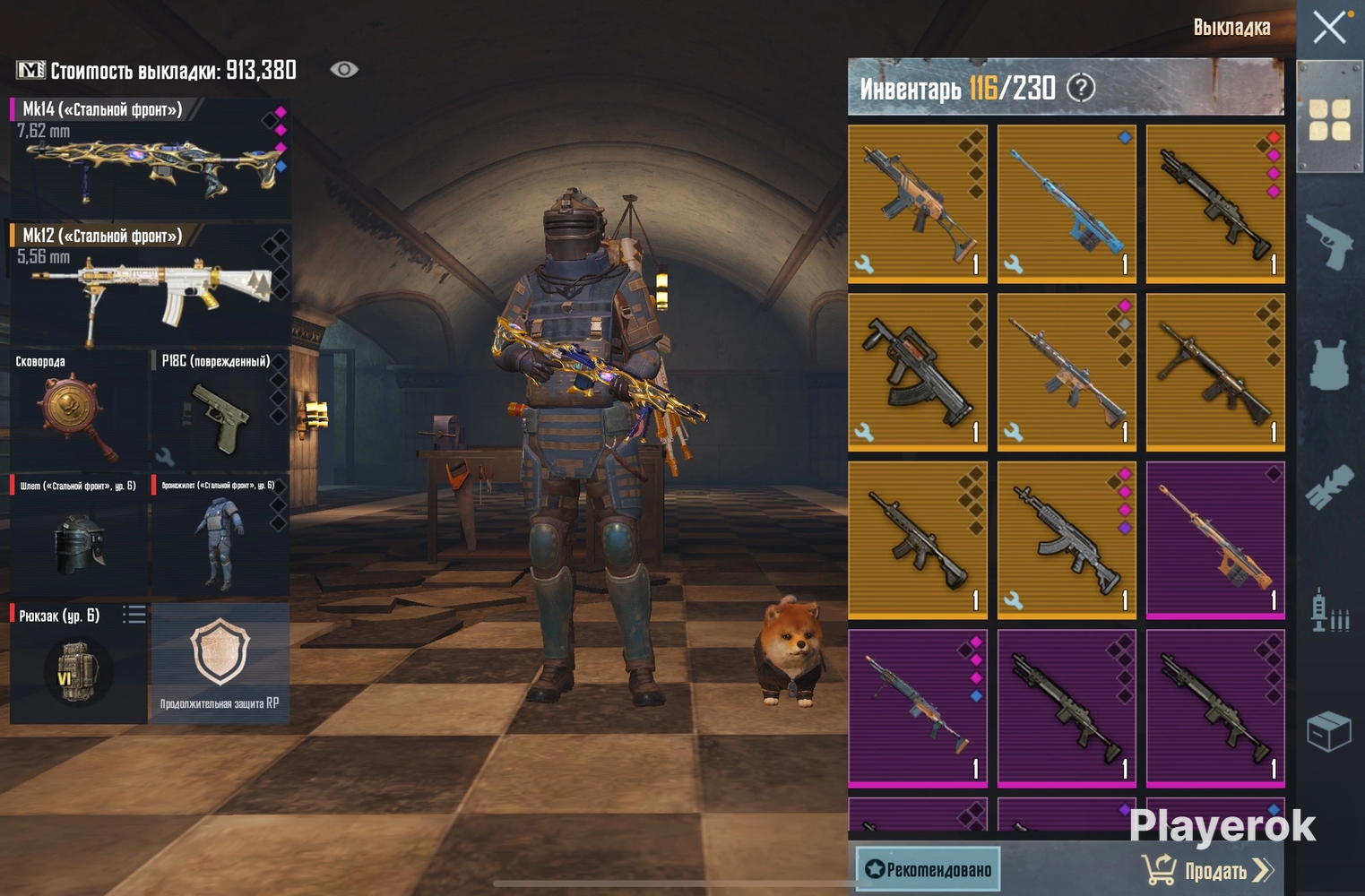Open the level 6 body armor slot
This screenshot has width=1365, height=896.
[x=220, y=536]
